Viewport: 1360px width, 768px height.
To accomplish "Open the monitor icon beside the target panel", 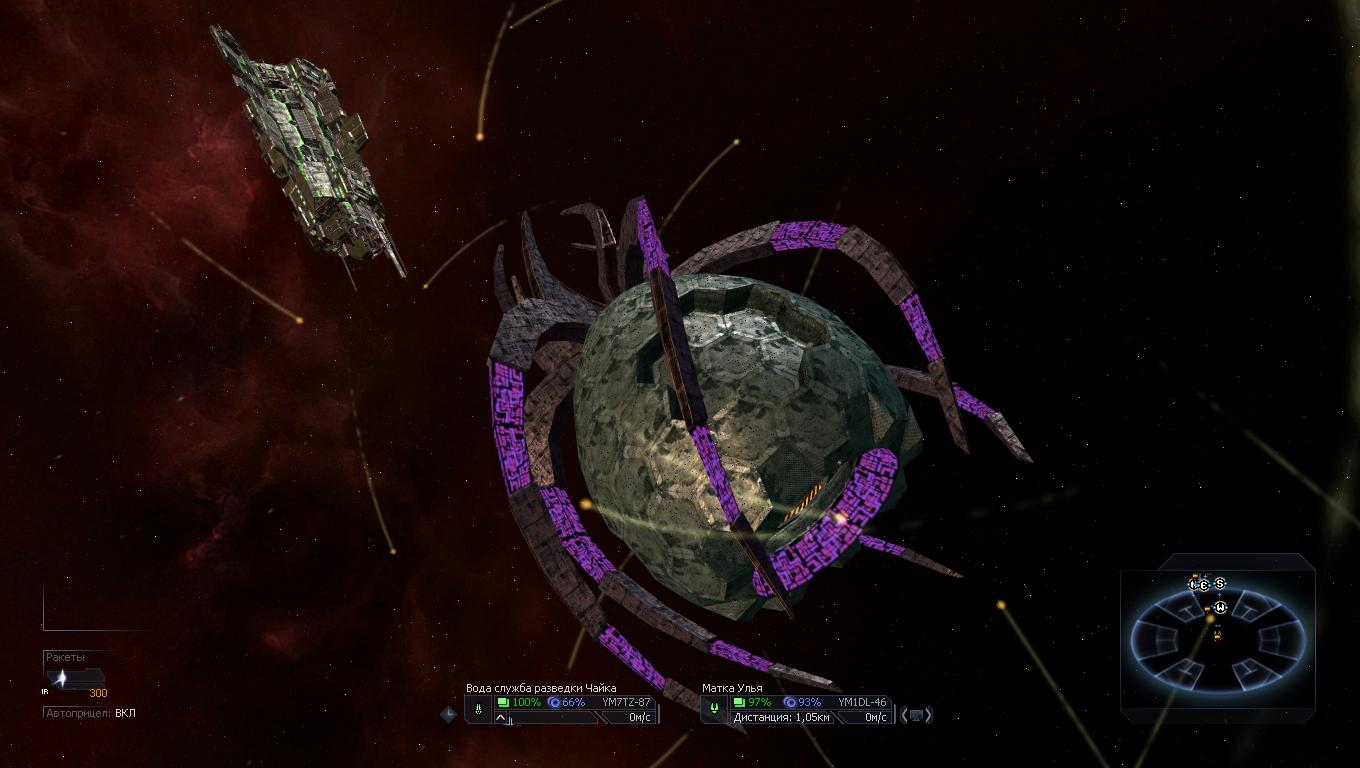I will pyautogui.click(x=916, y=715).
